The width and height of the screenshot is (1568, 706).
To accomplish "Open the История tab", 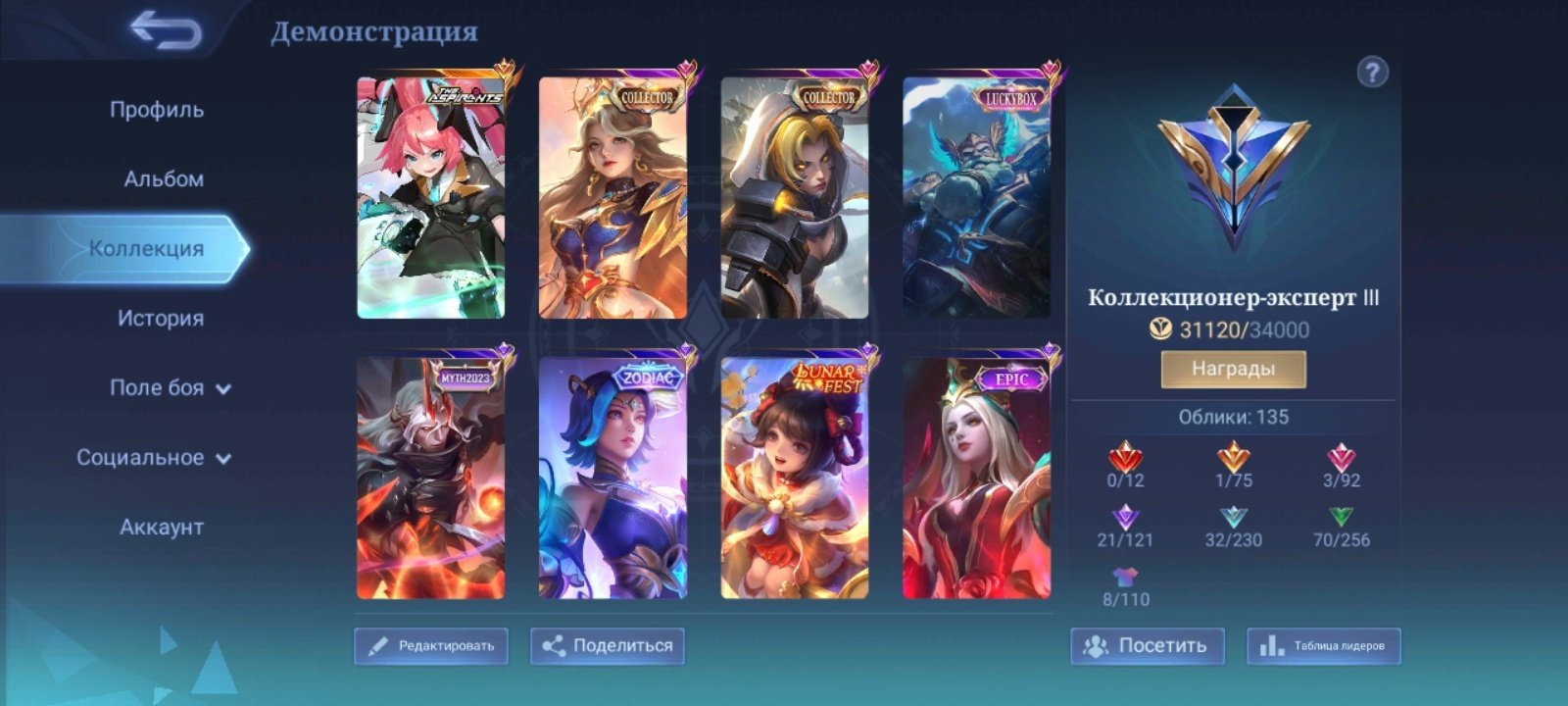I will click(x=161, y=319).
